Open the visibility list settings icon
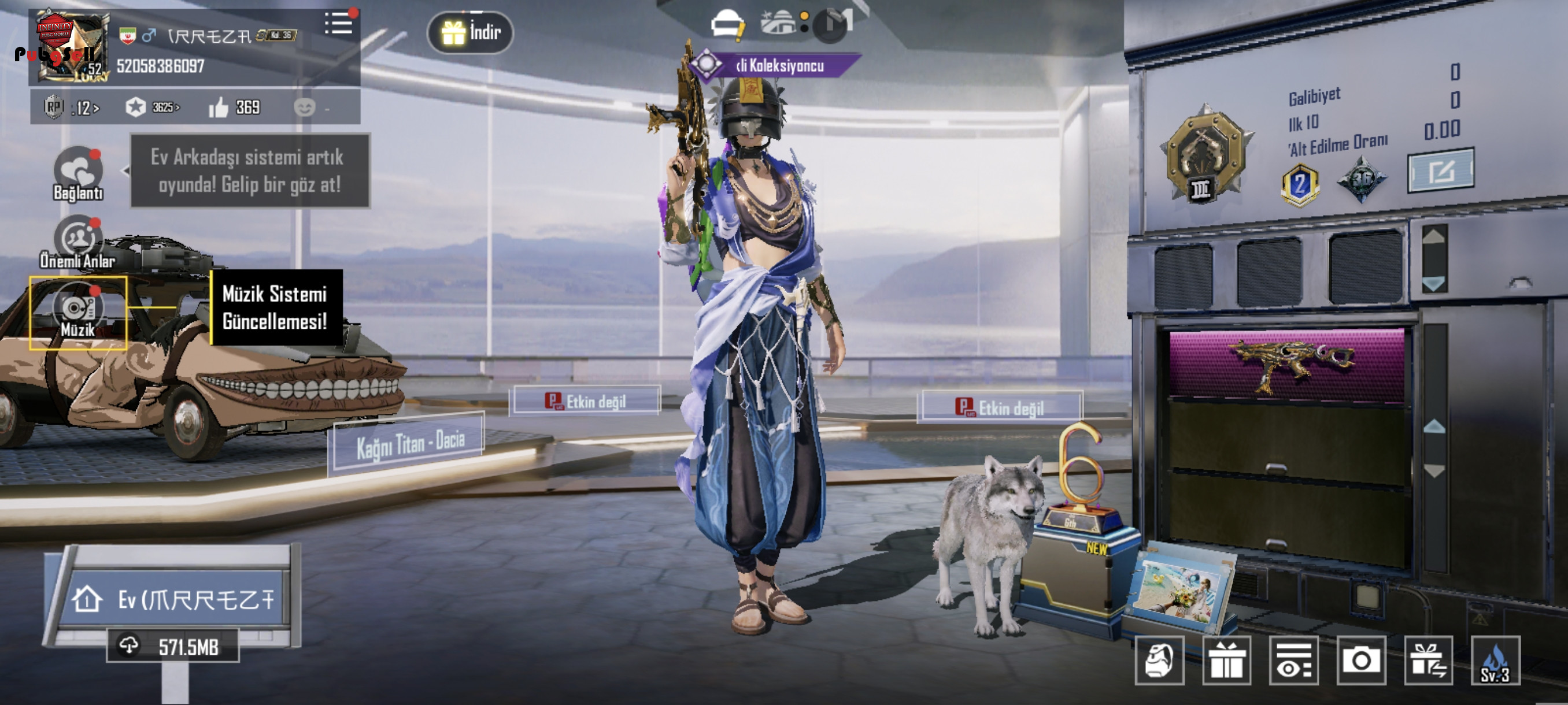The width and height of the screenshot is (1568, 705). click(1293, 661)
